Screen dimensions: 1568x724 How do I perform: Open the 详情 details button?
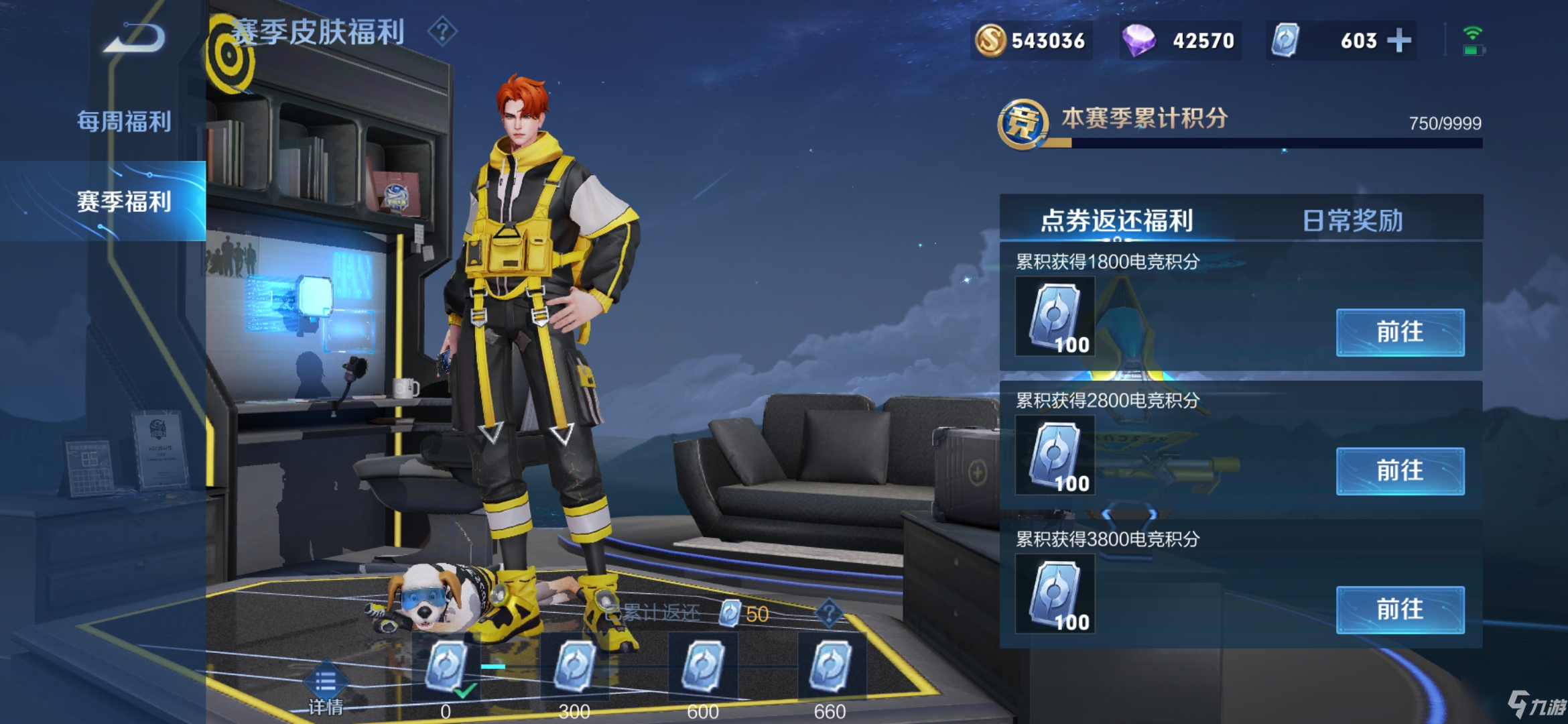326,690
